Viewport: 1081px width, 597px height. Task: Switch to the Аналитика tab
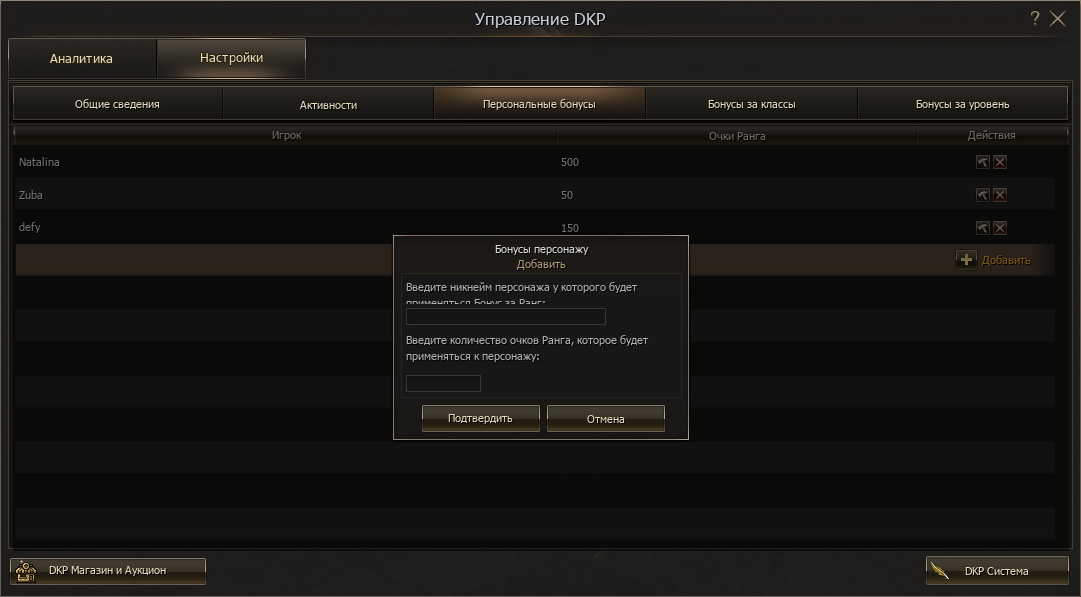(x=82, y=59)
